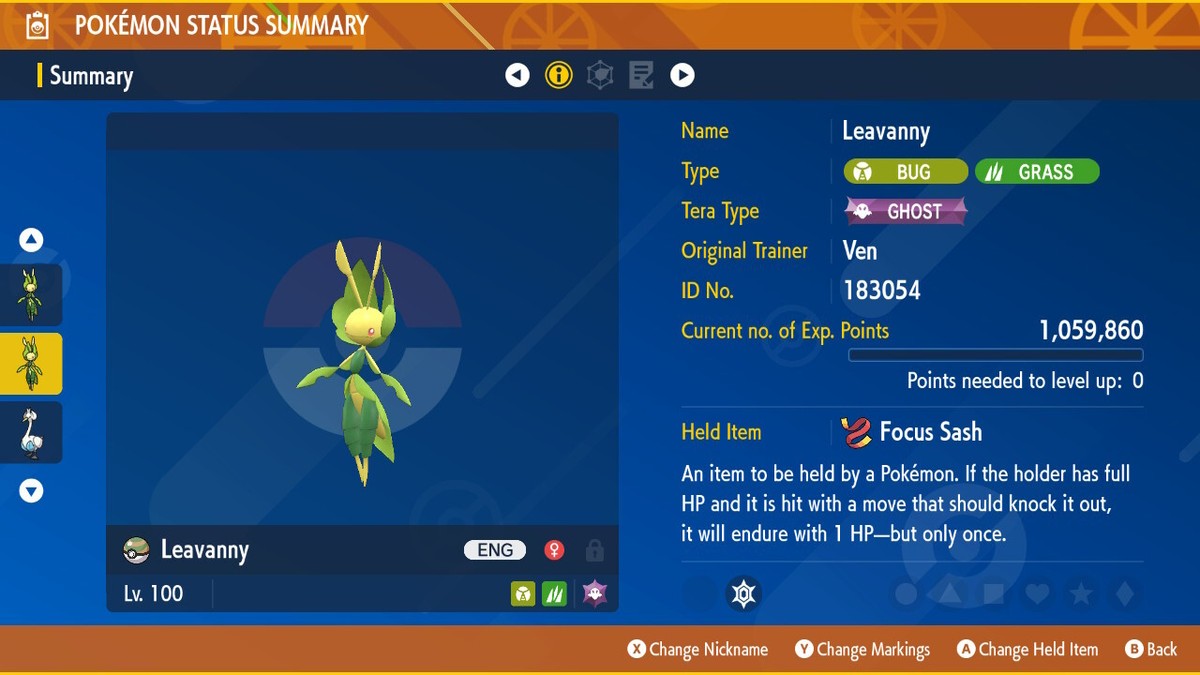This screenshot has height=675, width=1200.
Task: Click the Focus Sash held item
Action: pyautogui.click(x=912, y=432)
